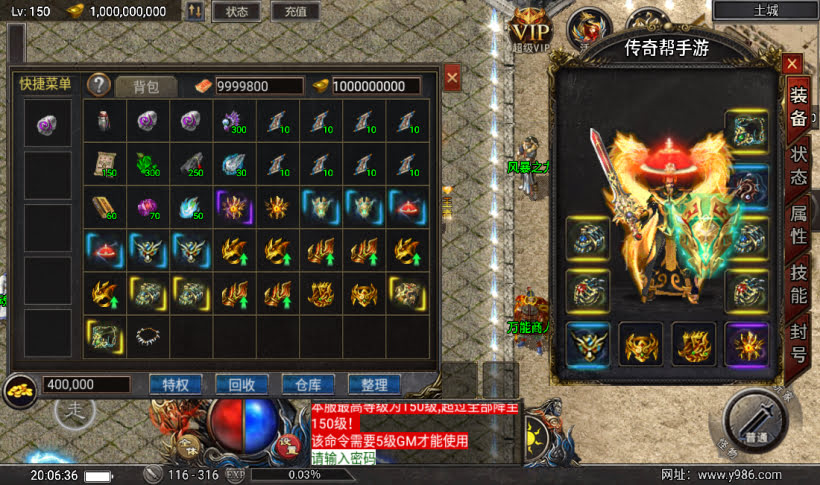Open the 回收 recycle function
The height and width of the screenshot is (485, 820).
coord(242,384)
